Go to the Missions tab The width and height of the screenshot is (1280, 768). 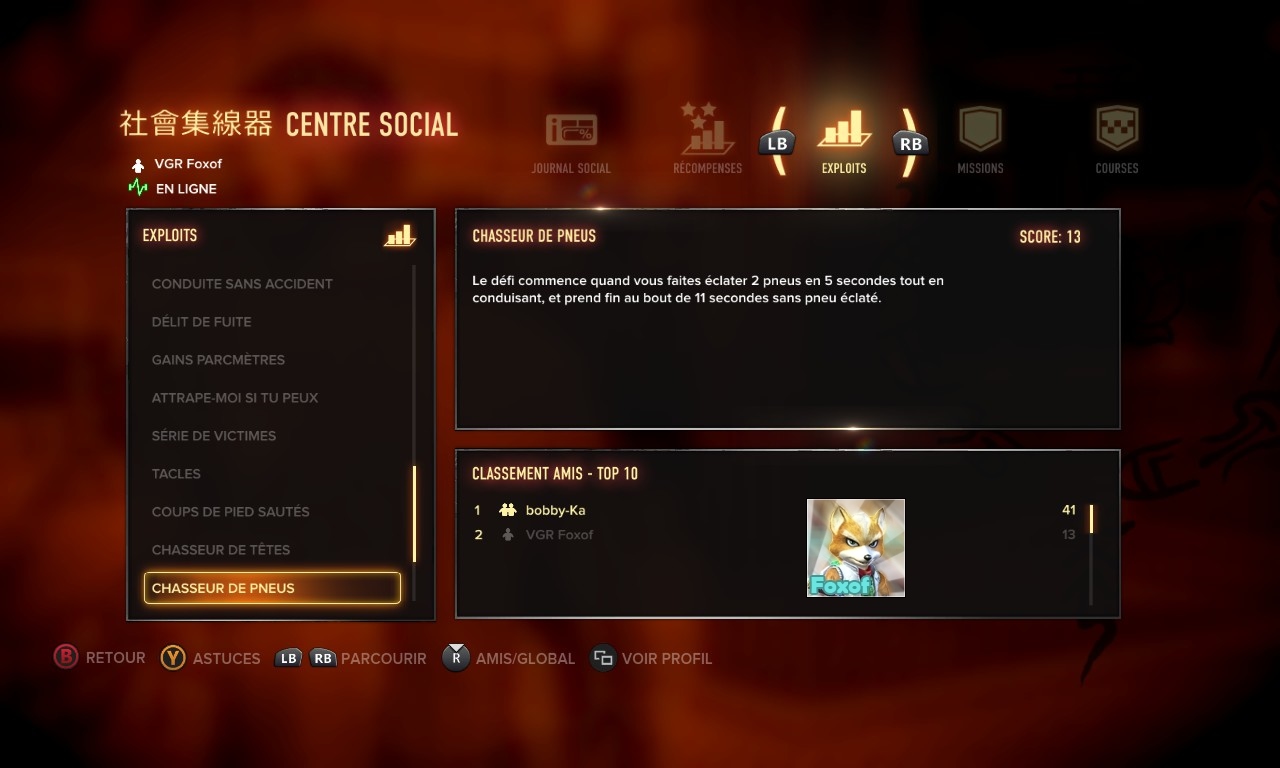pos(980,140)
